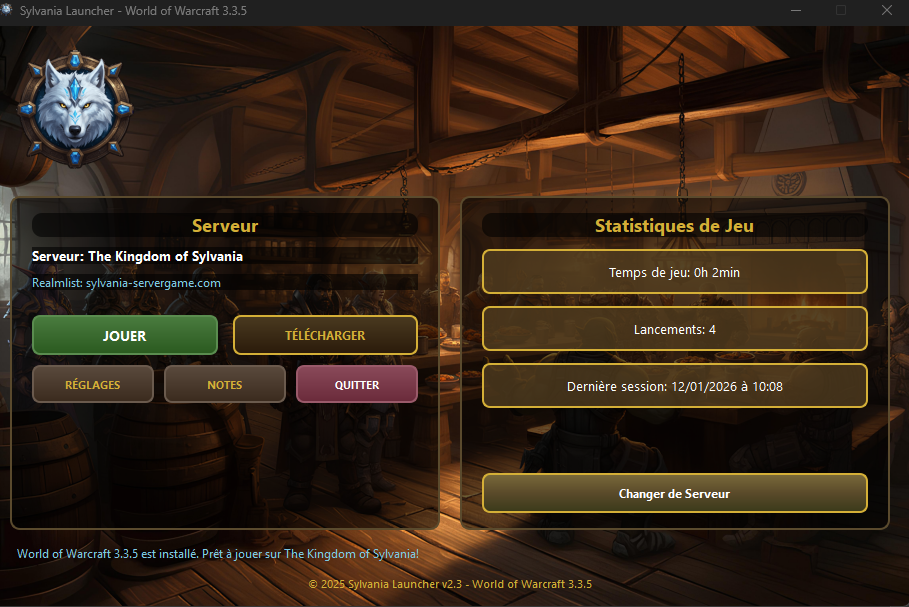This screenshot has height=607, width=909.
Task: Select the Changer de Serveur button
Action: click(674, 493)
